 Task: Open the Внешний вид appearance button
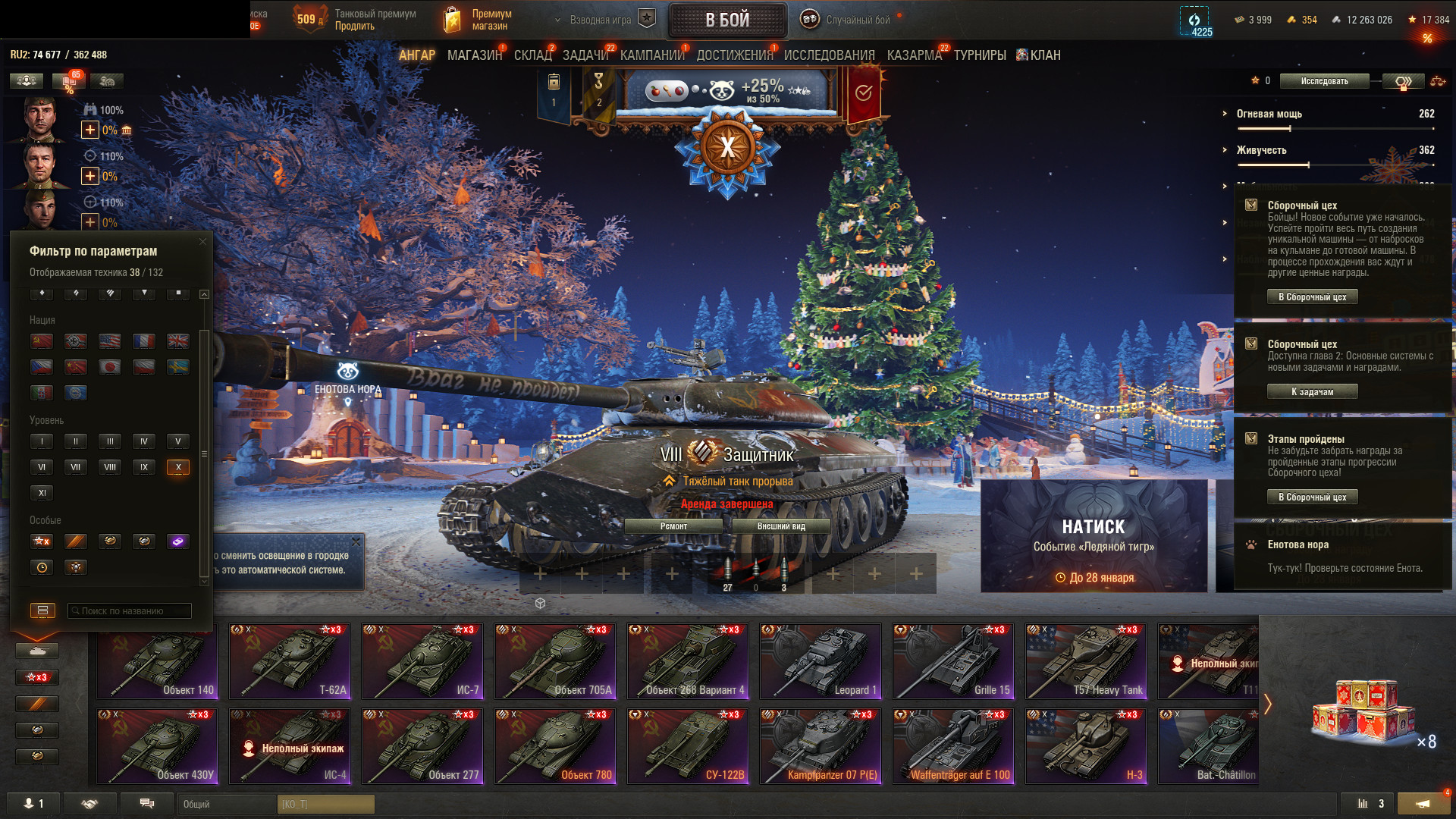tap(781, 526)
